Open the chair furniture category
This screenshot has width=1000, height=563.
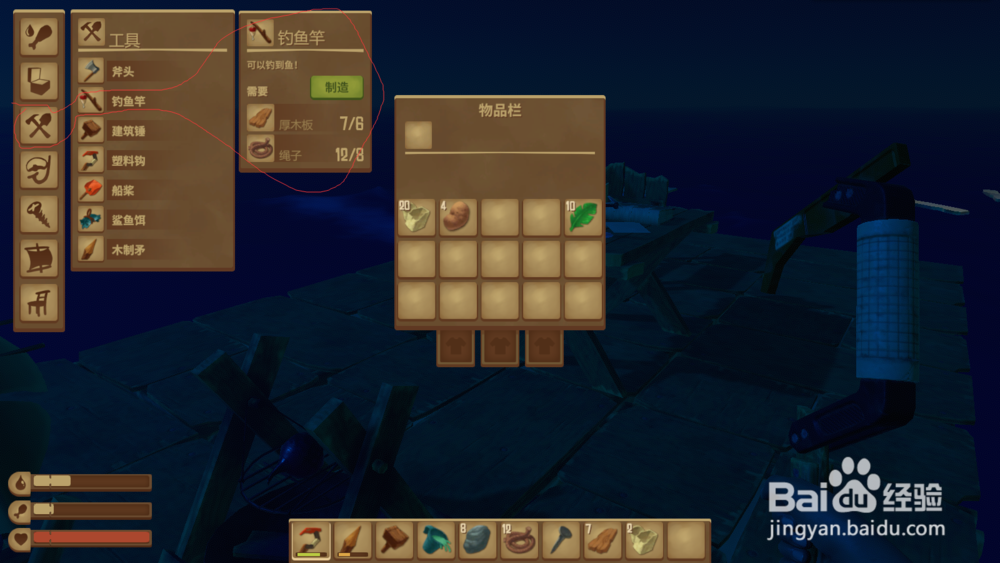tap(39, 301)
